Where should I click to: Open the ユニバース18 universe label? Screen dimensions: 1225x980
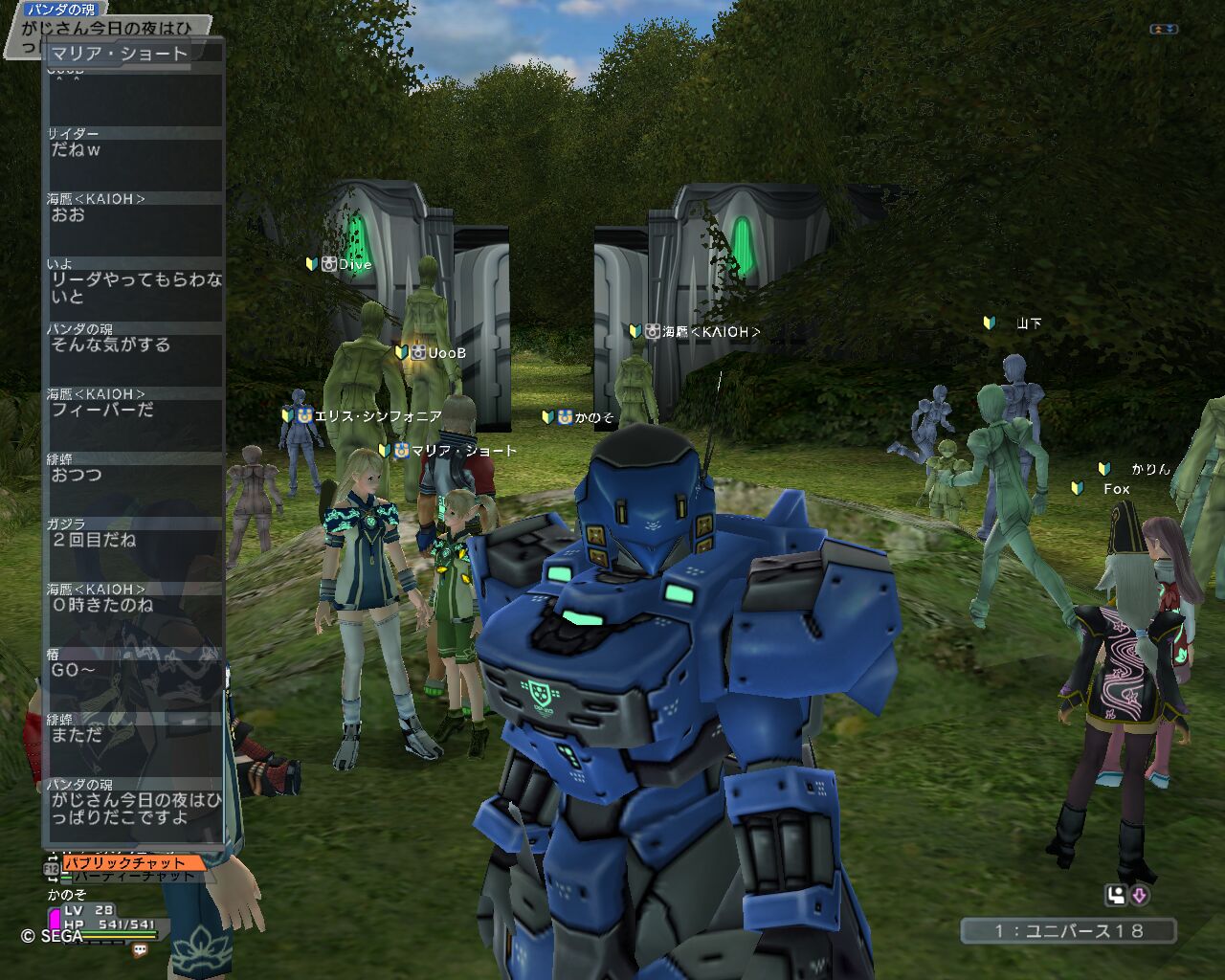point(1068,930)
